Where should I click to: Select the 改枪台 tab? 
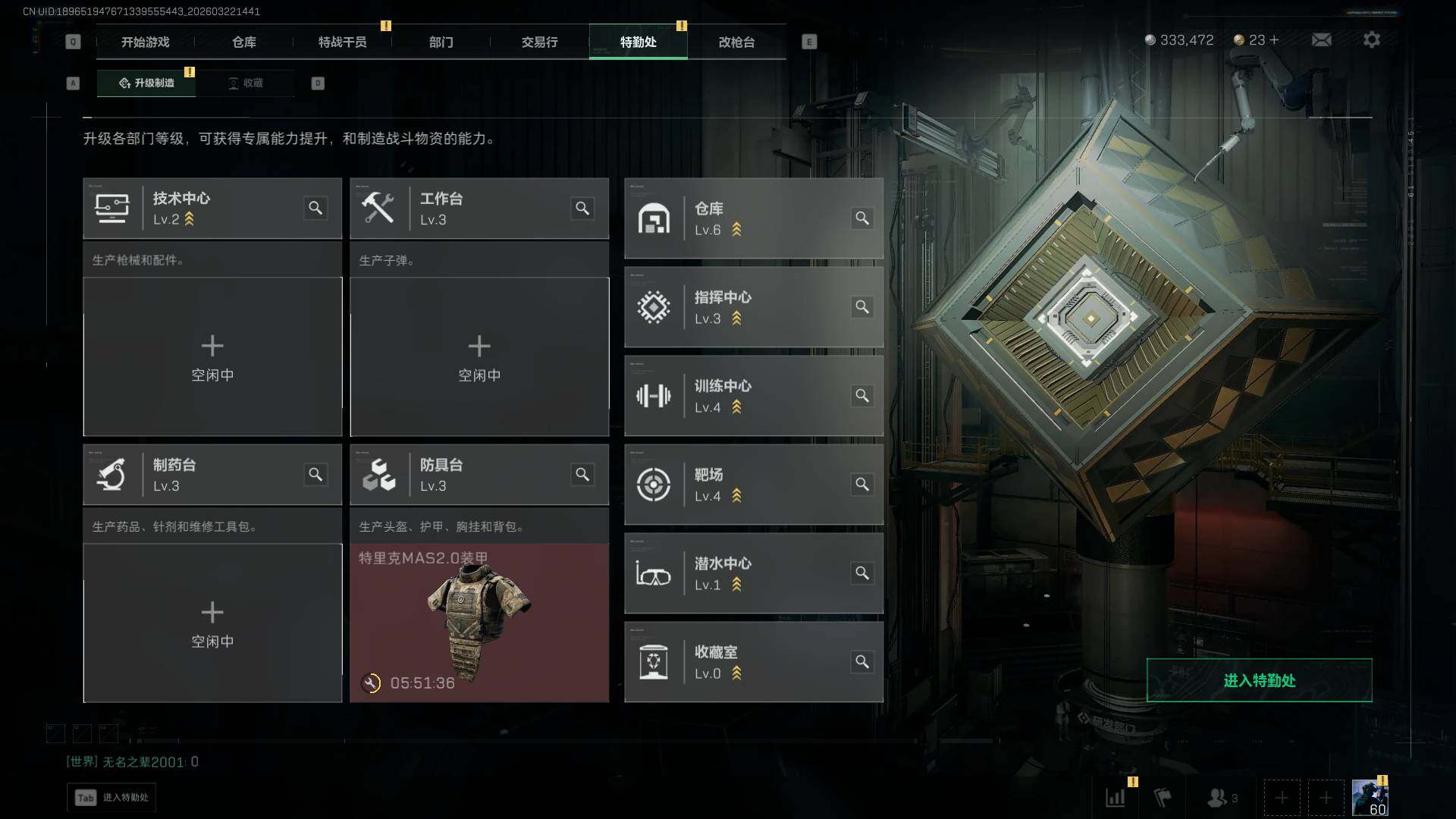point(736,42)
